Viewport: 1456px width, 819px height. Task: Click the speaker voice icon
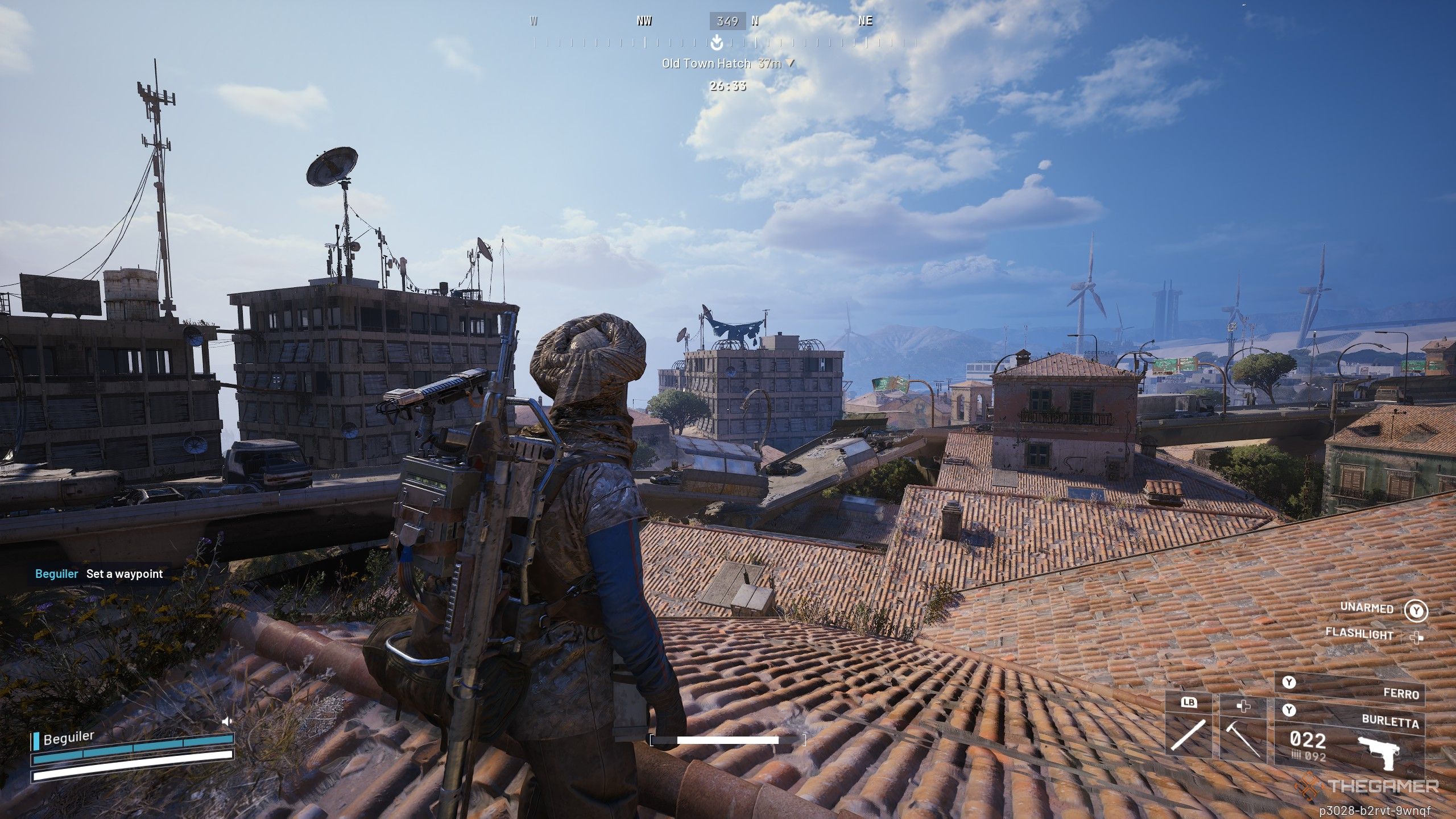(x=227, y=721)
